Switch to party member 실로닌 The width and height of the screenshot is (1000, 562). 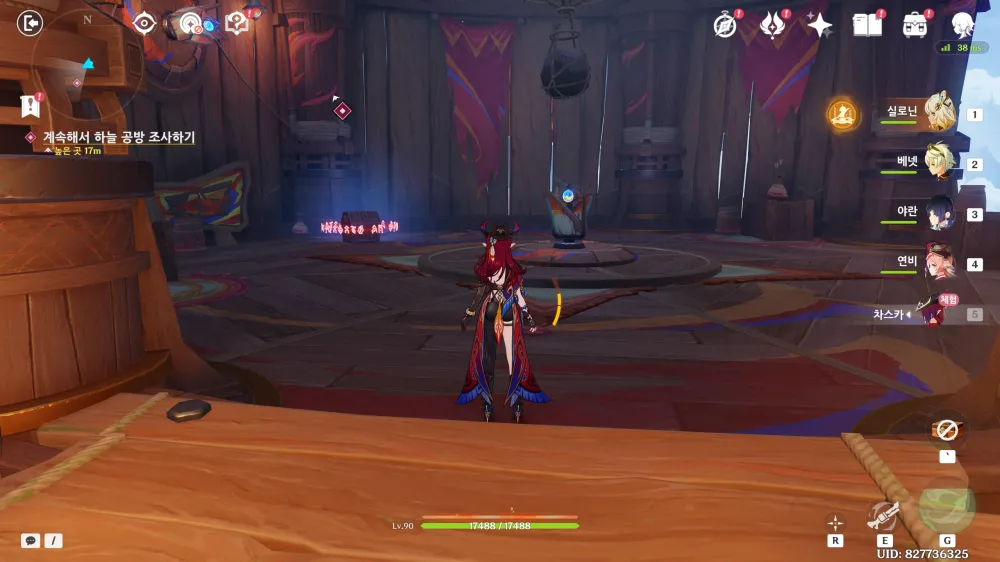[937, 113]
